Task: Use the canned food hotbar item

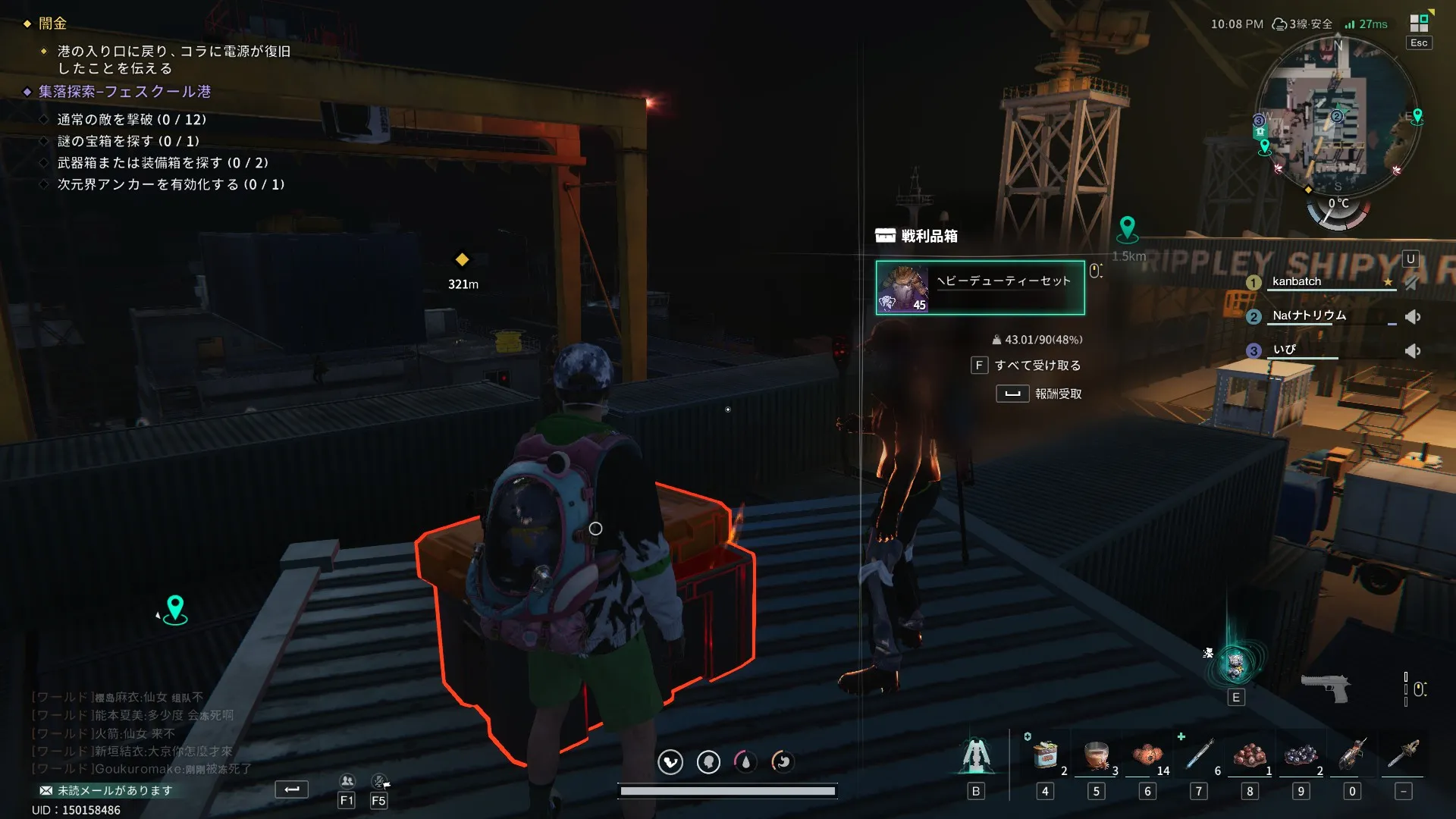Action: point(1045,755)
